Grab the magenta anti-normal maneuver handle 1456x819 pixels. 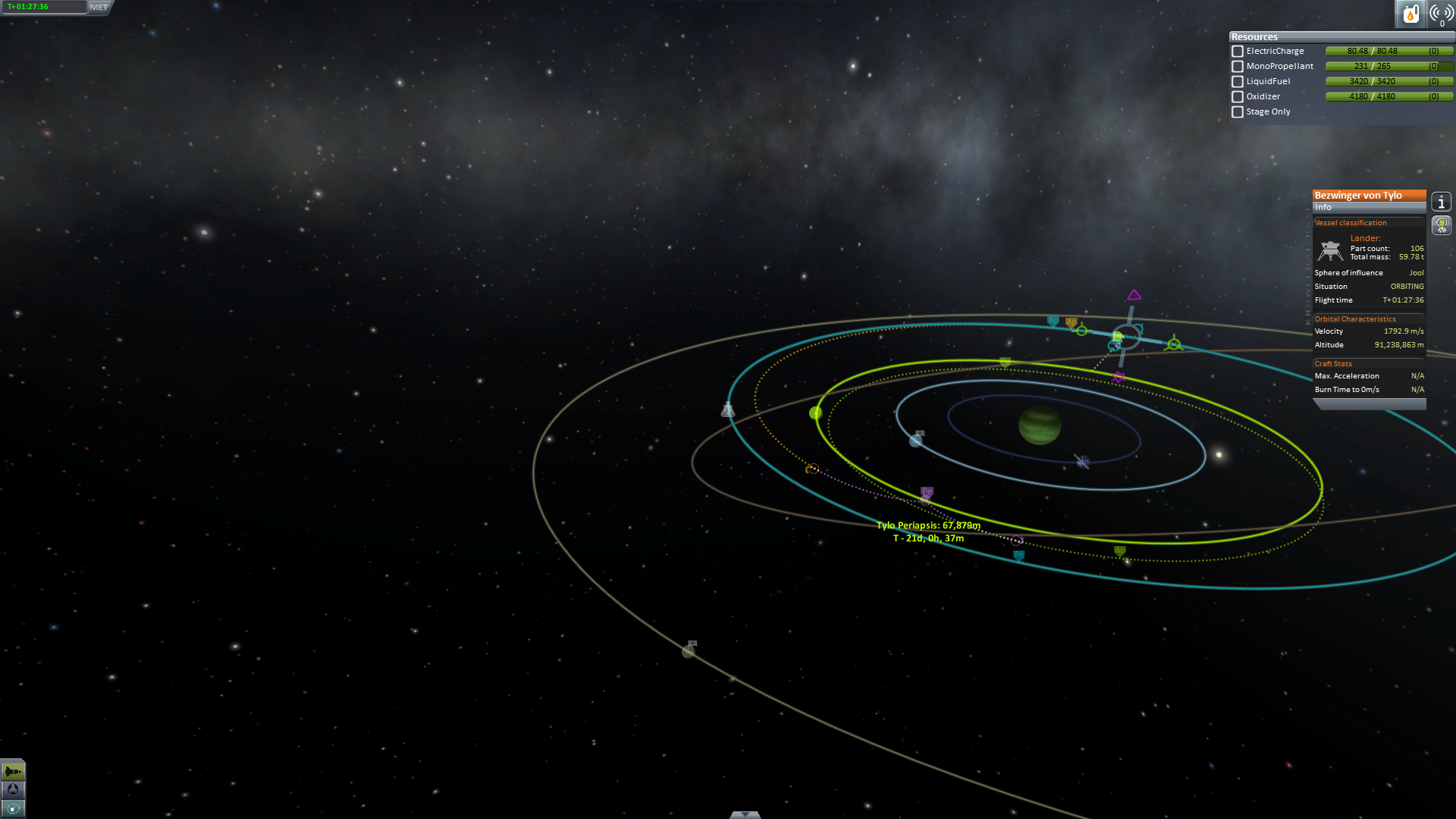[x=1119, y=377]
